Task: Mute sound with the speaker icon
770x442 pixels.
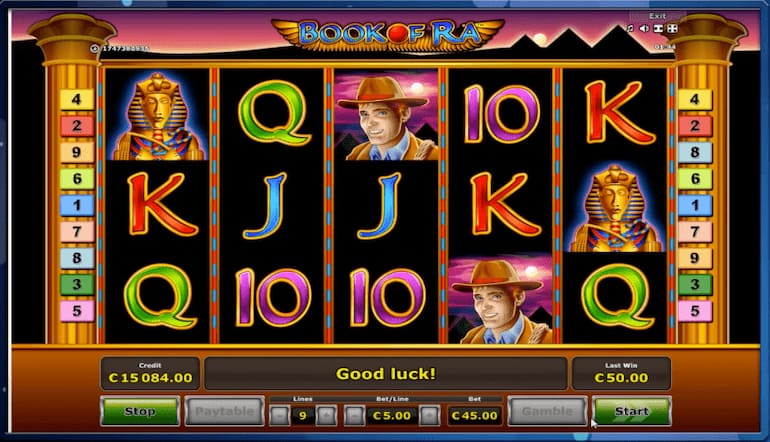Action: click(643, 29)
